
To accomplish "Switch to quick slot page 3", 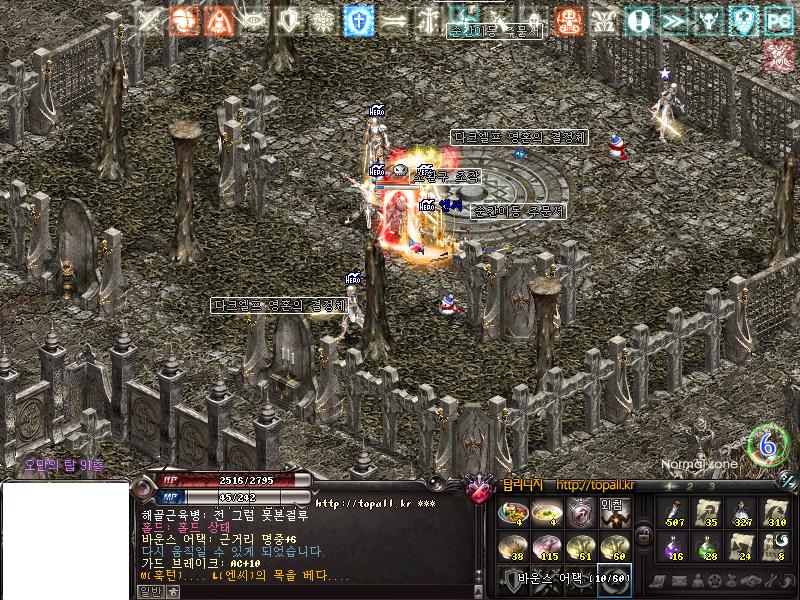I will 712,486.
